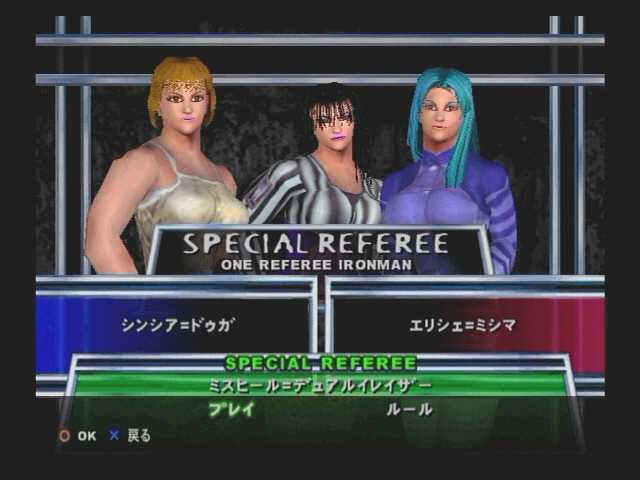Choose the blue corner wrestler シンシア=ドゥガ
640x480 pixels.
(x=176, y=327)
